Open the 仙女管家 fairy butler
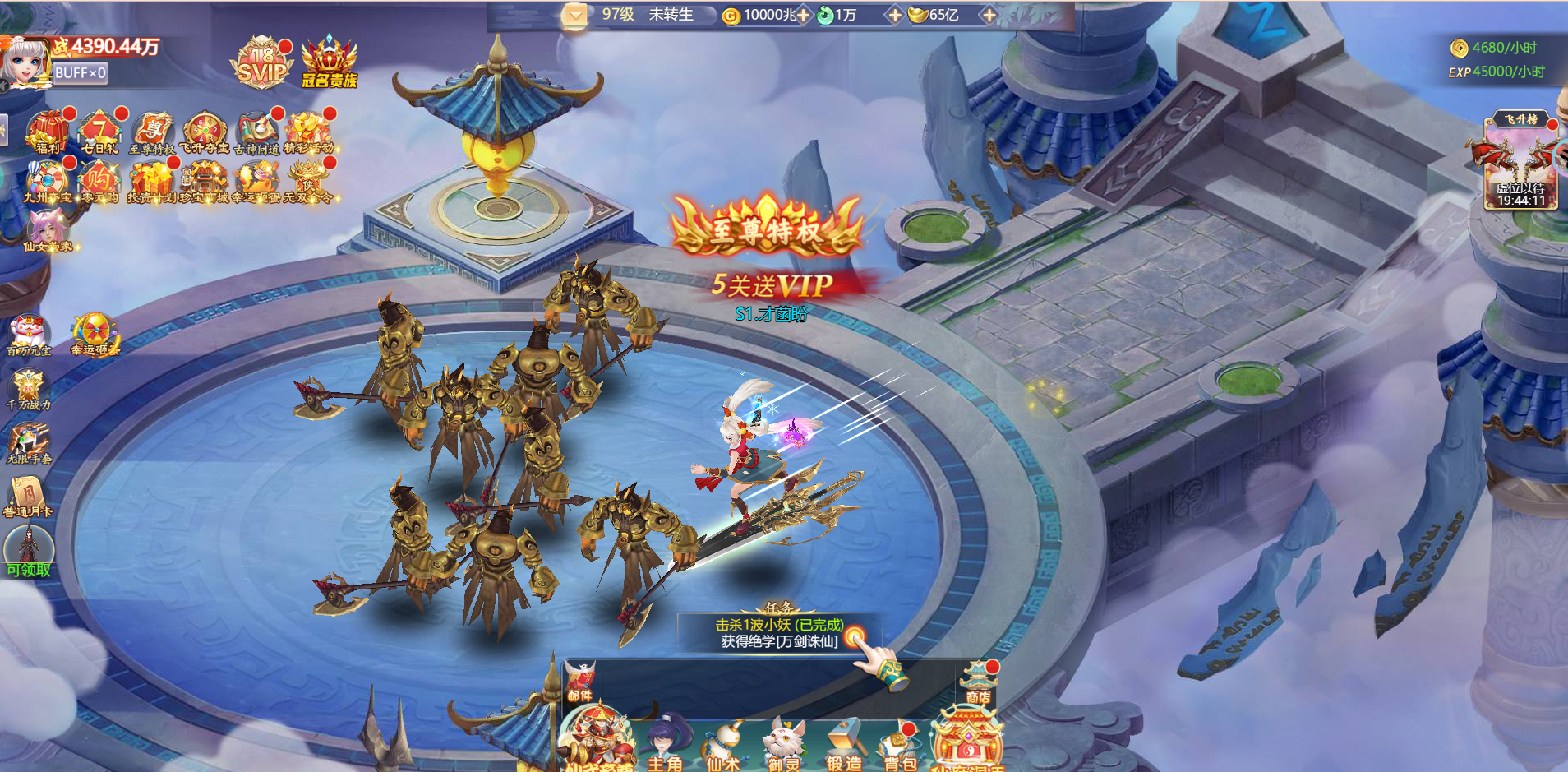 (x=48, y=229)
